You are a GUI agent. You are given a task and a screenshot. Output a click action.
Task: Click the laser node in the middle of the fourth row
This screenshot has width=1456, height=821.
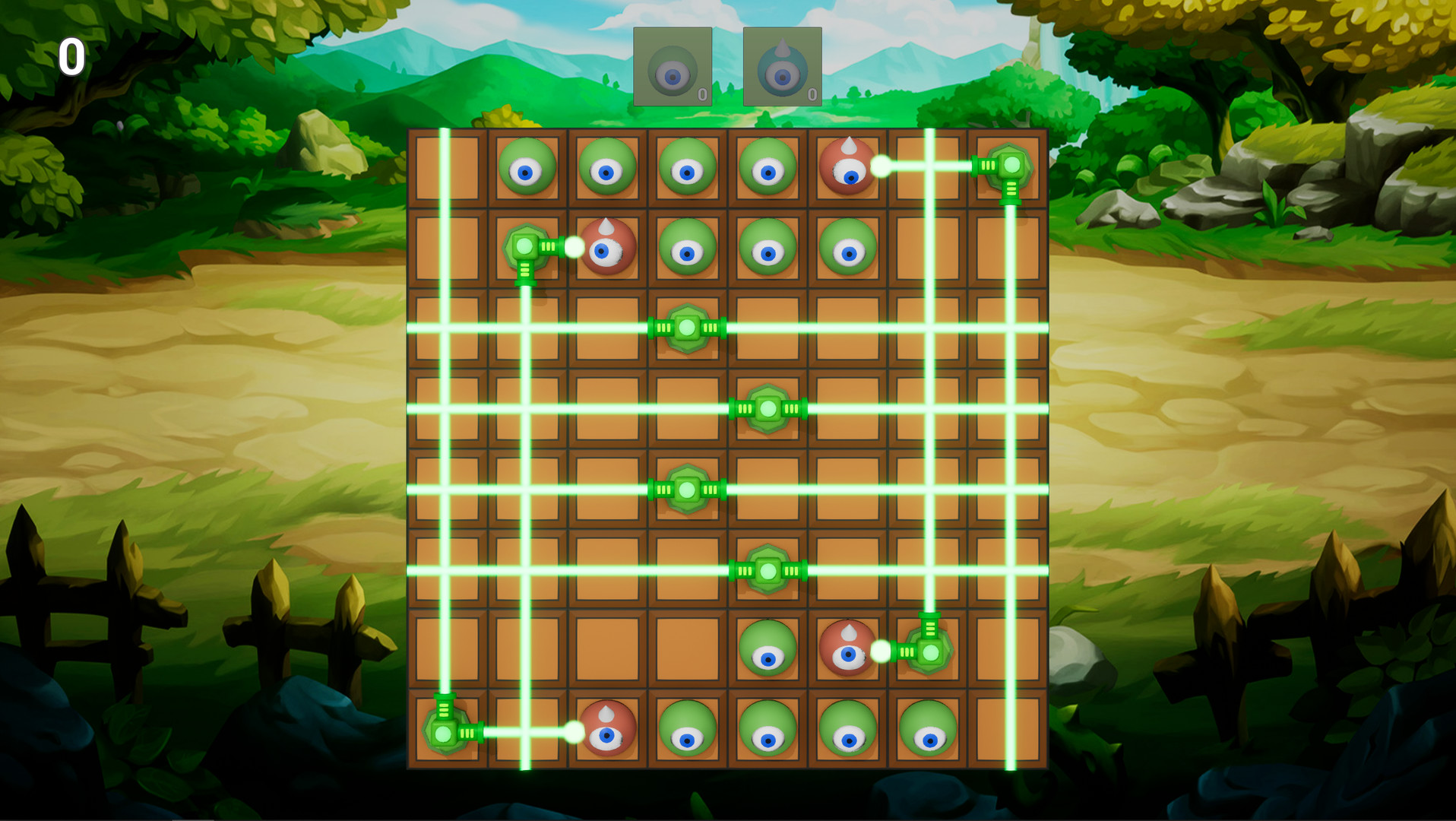pyautogui.click(x=768, y=409)
